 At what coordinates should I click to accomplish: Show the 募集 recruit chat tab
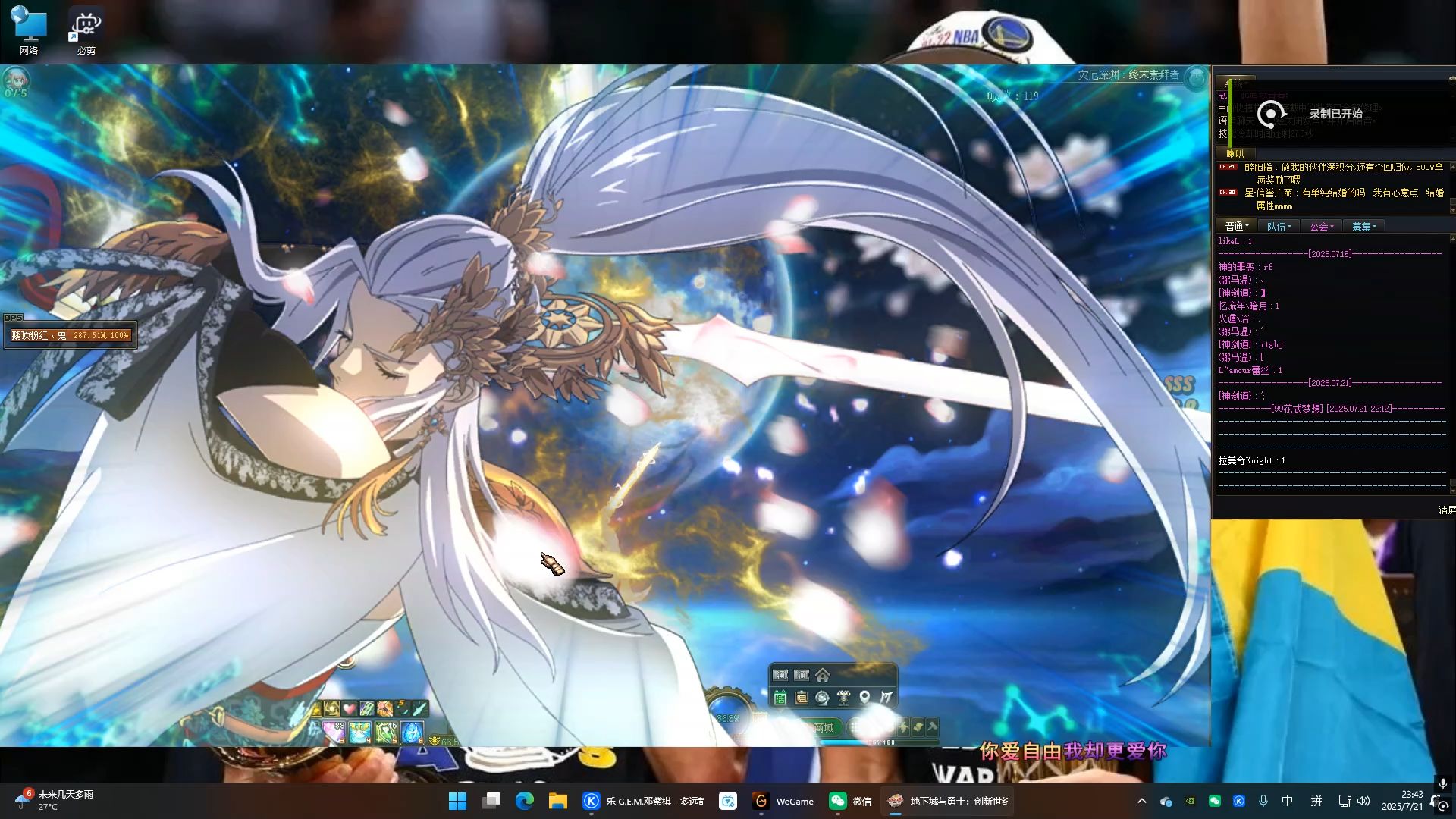(x=1363, y=226)
